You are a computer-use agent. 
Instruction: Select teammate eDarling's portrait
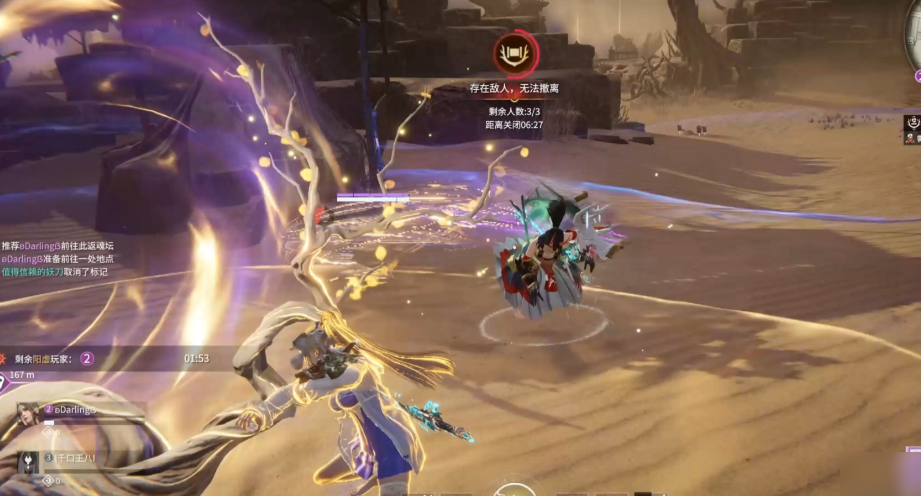tap(27, 418)
